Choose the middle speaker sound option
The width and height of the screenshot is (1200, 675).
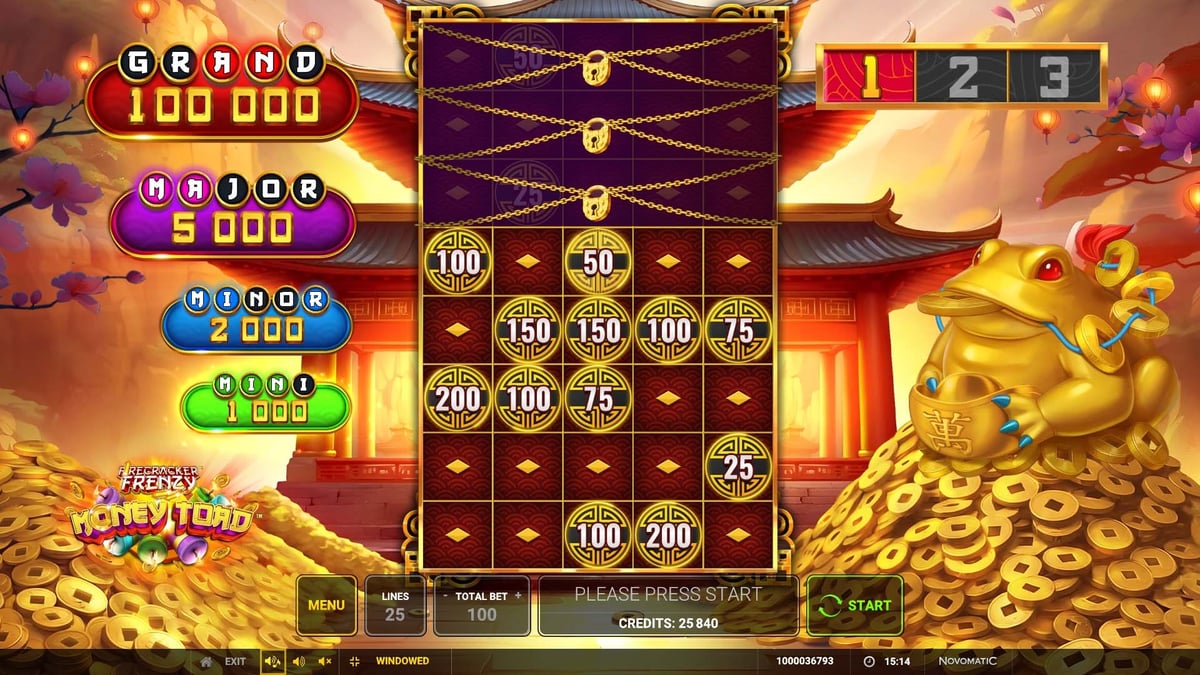click(298, 661)
